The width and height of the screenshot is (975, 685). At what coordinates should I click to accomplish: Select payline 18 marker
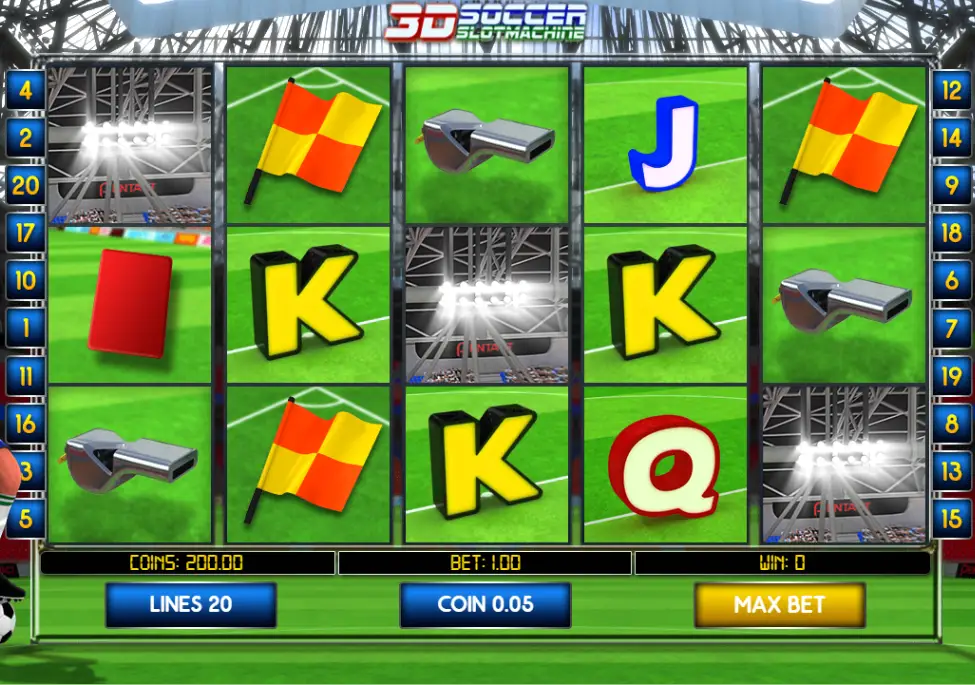point(951,234)
